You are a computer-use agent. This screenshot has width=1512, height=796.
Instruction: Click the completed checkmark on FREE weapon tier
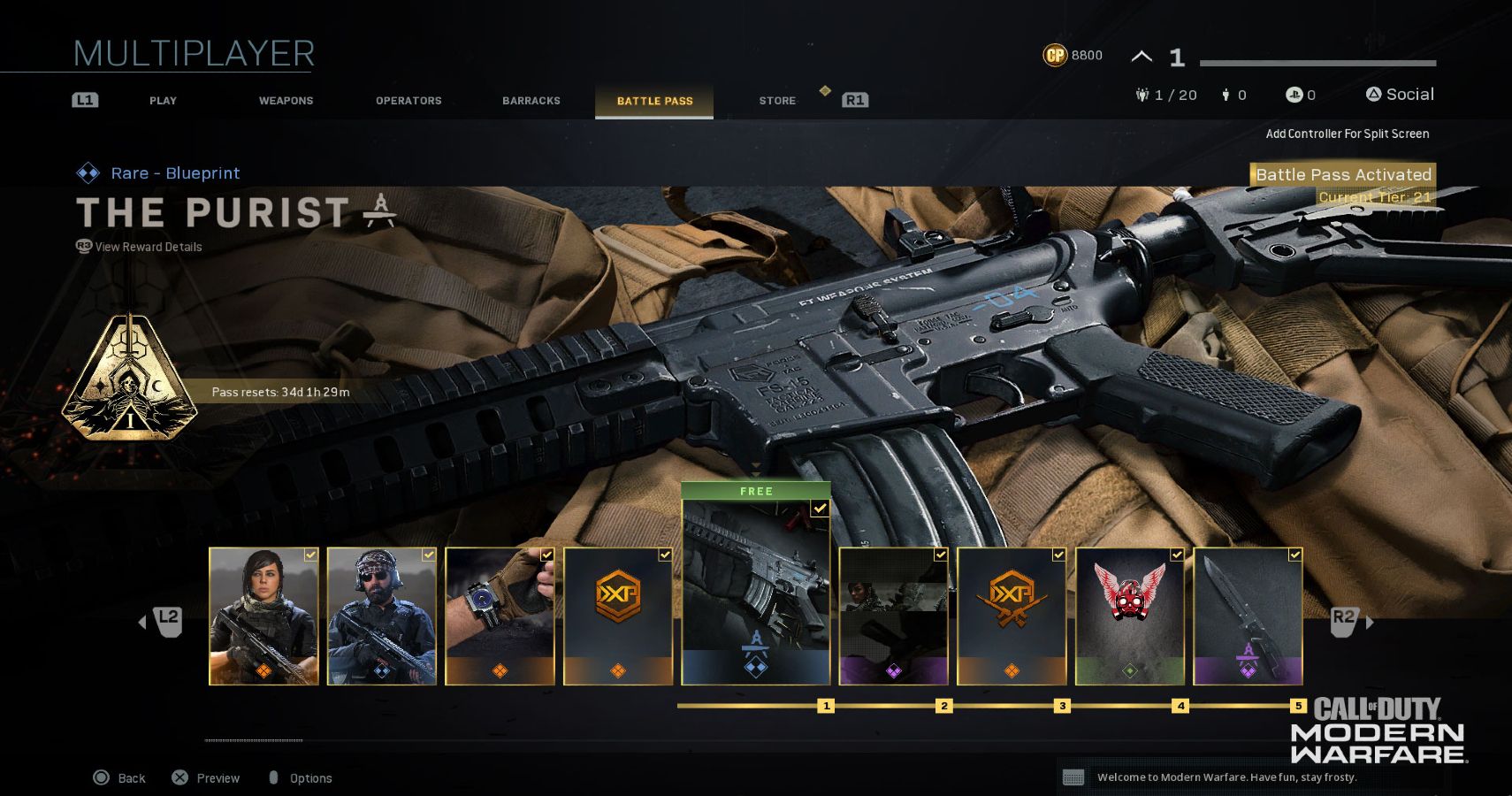coord(819,508)
